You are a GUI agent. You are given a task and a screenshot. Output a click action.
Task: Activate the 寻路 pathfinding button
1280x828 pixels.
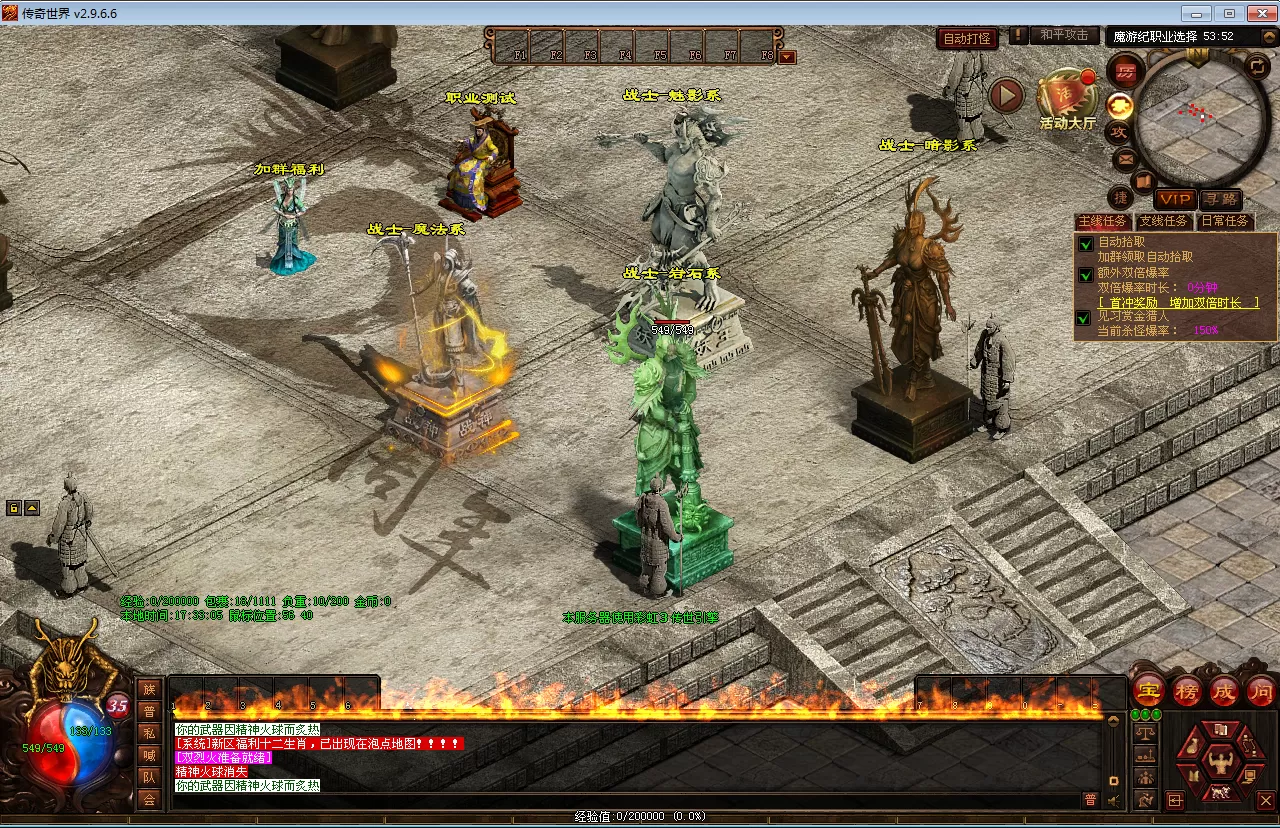(1220, 200)
